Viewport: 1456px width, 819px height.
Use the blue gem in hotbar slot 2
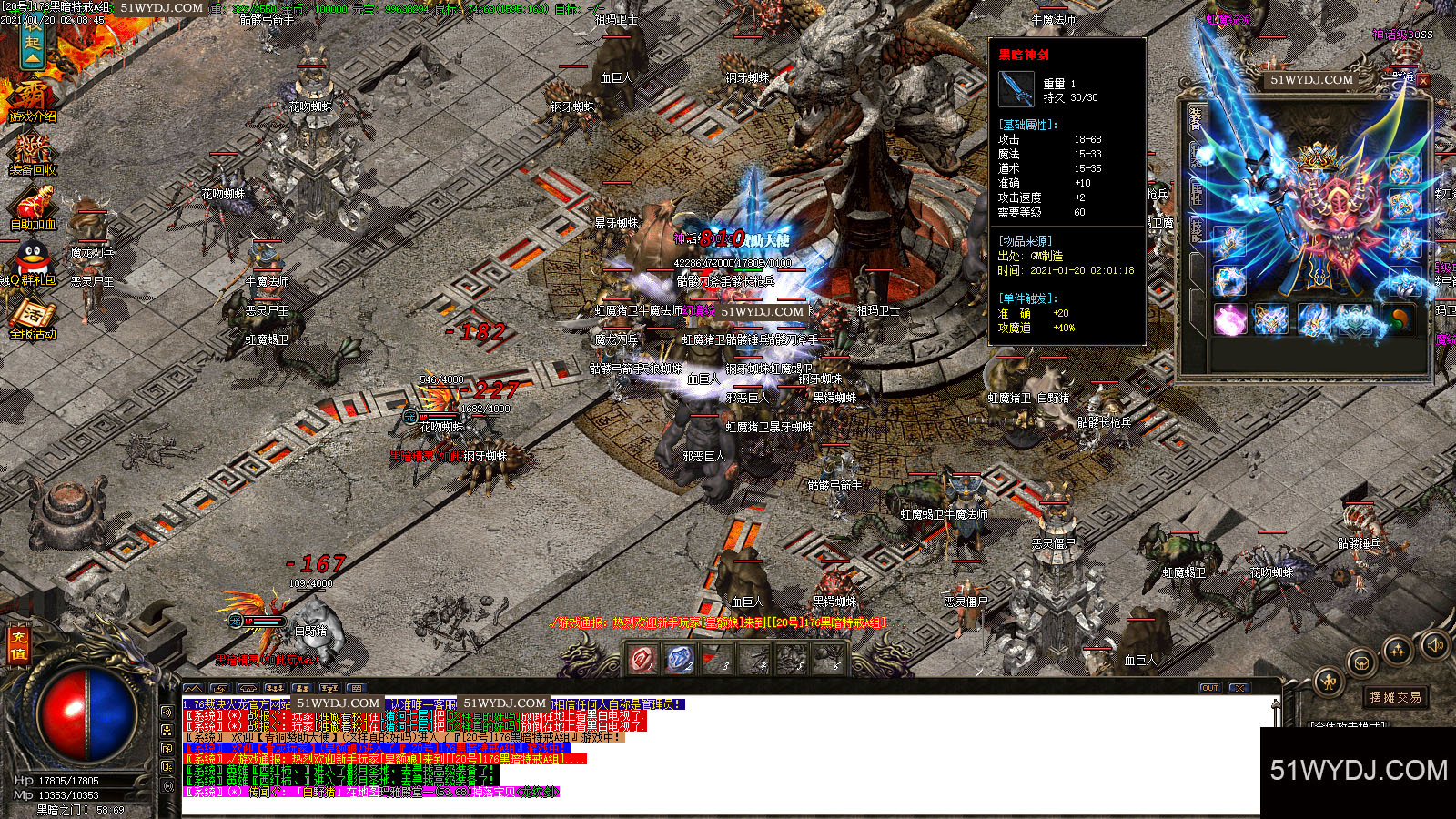[680, 658]
